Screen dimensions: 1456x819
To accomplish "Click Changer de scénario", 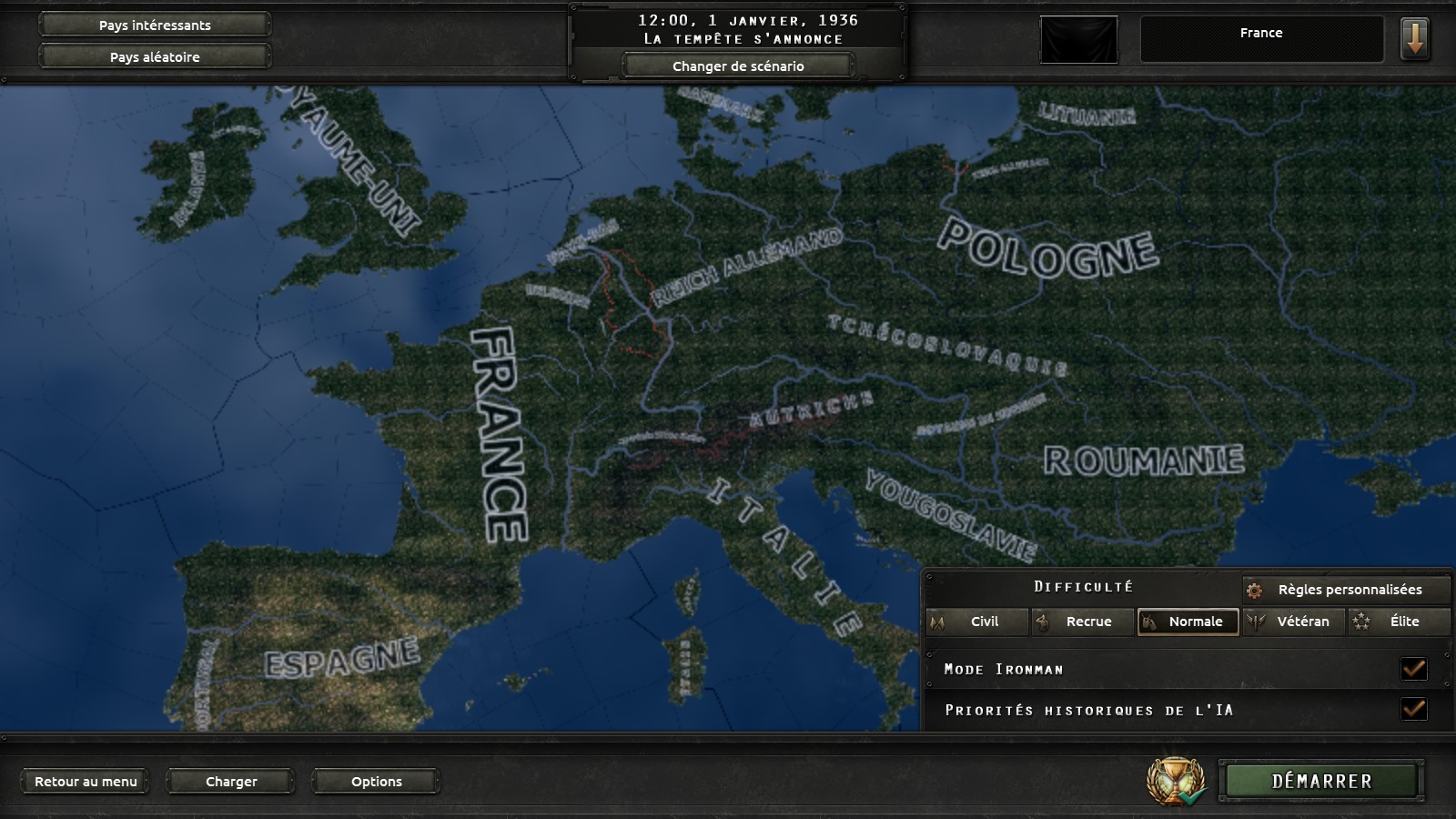I will click(x=737, y=66).
